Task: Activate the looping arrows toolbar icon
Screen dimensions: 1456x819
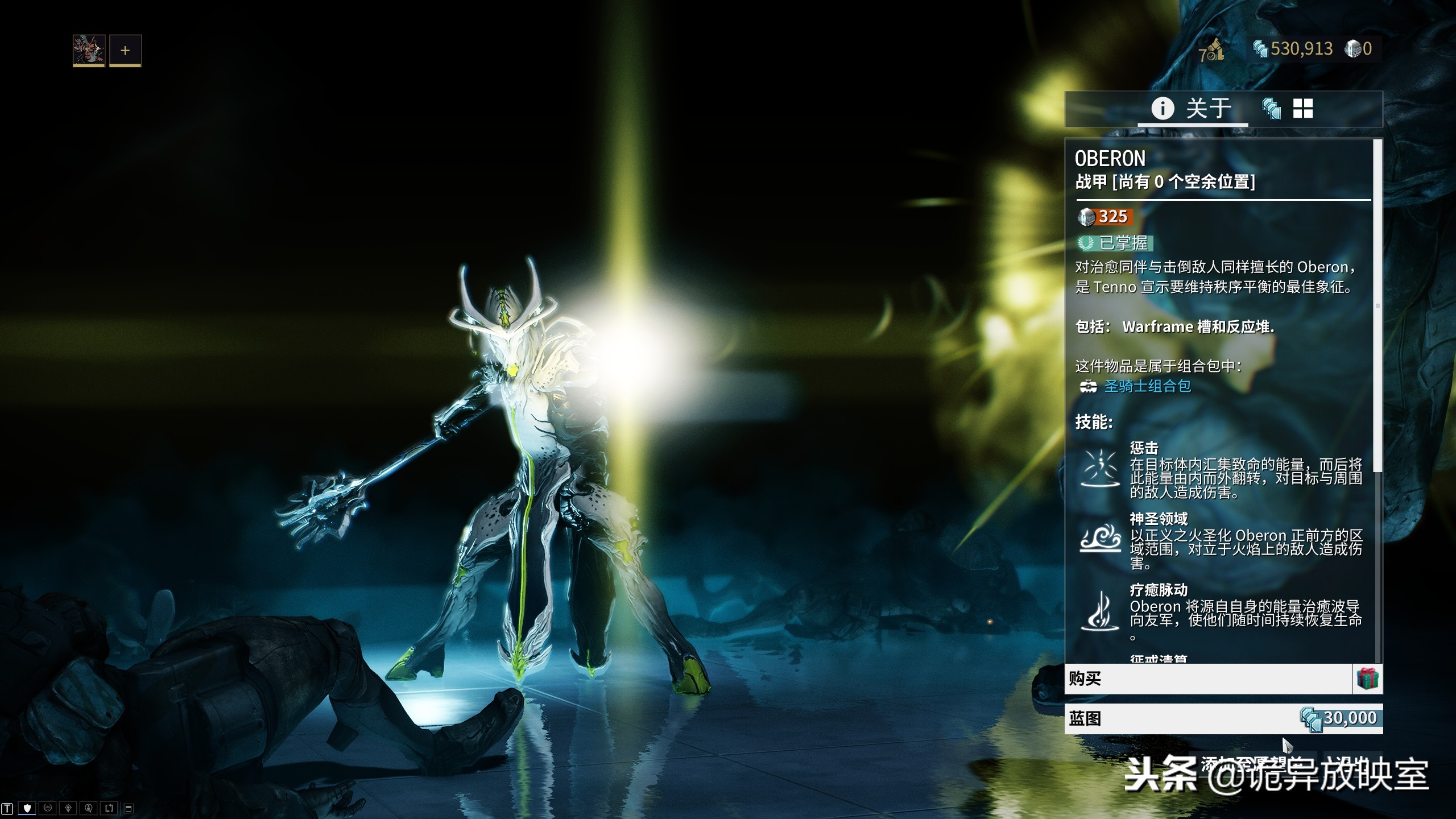Action: coord(109,808)
